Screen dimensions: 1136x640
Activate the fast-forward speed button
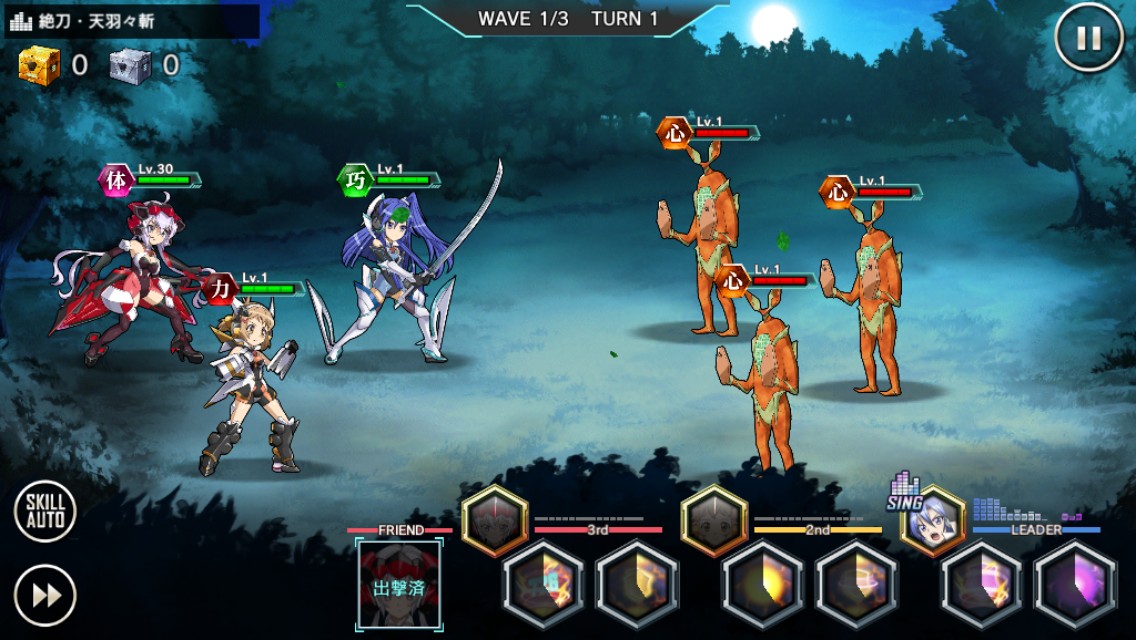tap(45, 596)
